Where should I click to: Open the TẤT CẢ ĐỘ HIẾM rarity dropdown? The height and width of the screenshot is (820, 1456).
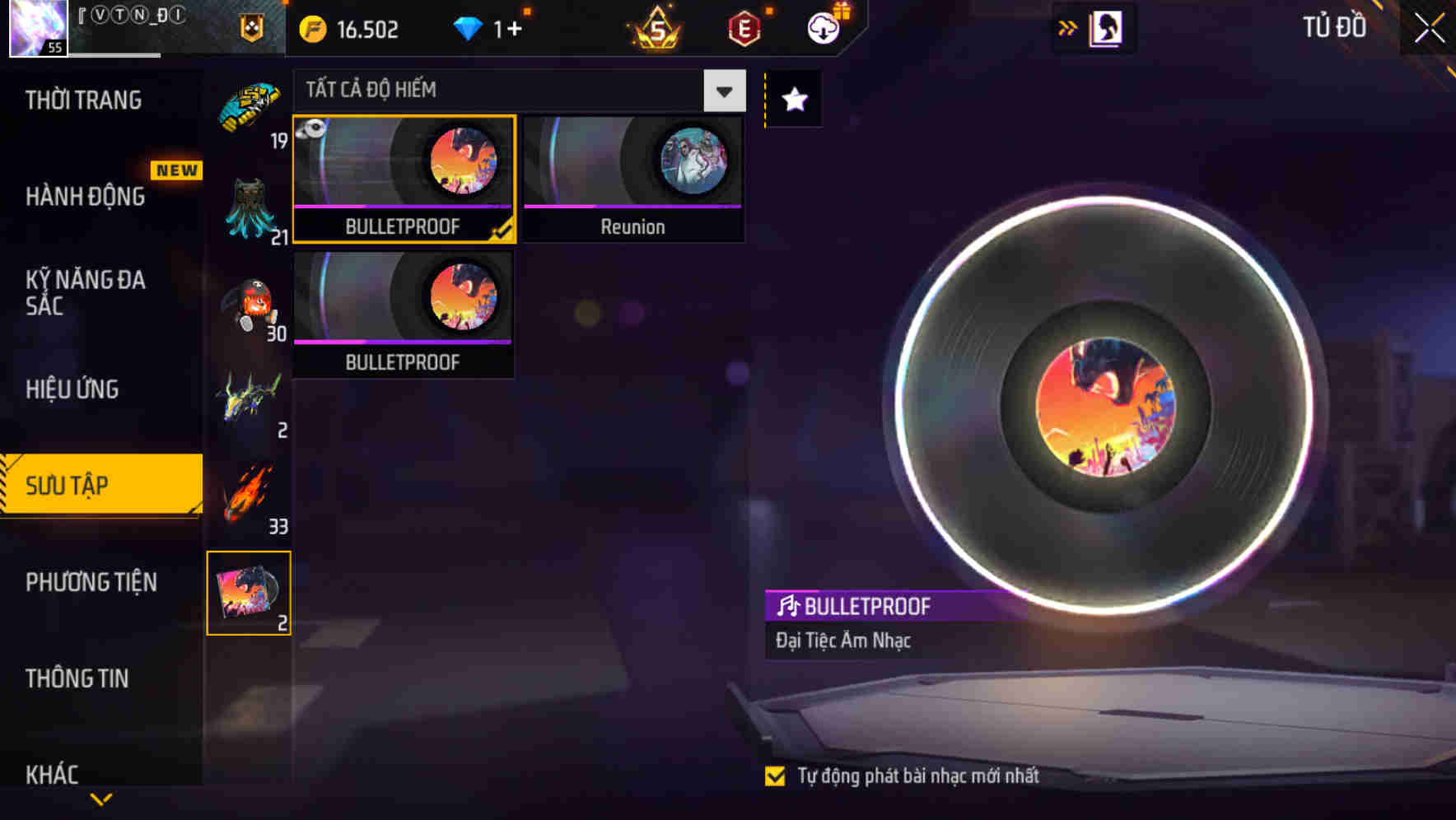coord(722,91)
